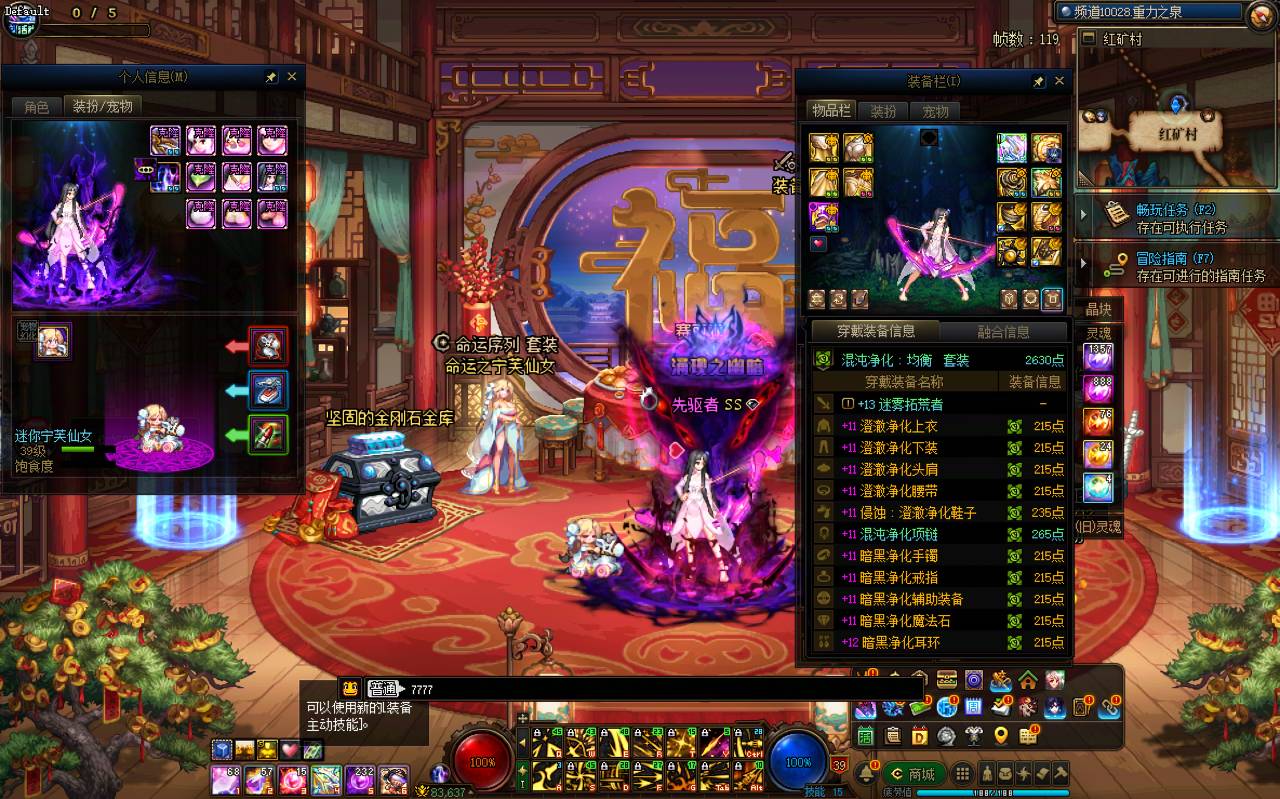The width and height of the screenshot is (1280, 799).
Task: Open the hammer icon in the bottom menu
Action: tap(1060, 773)
